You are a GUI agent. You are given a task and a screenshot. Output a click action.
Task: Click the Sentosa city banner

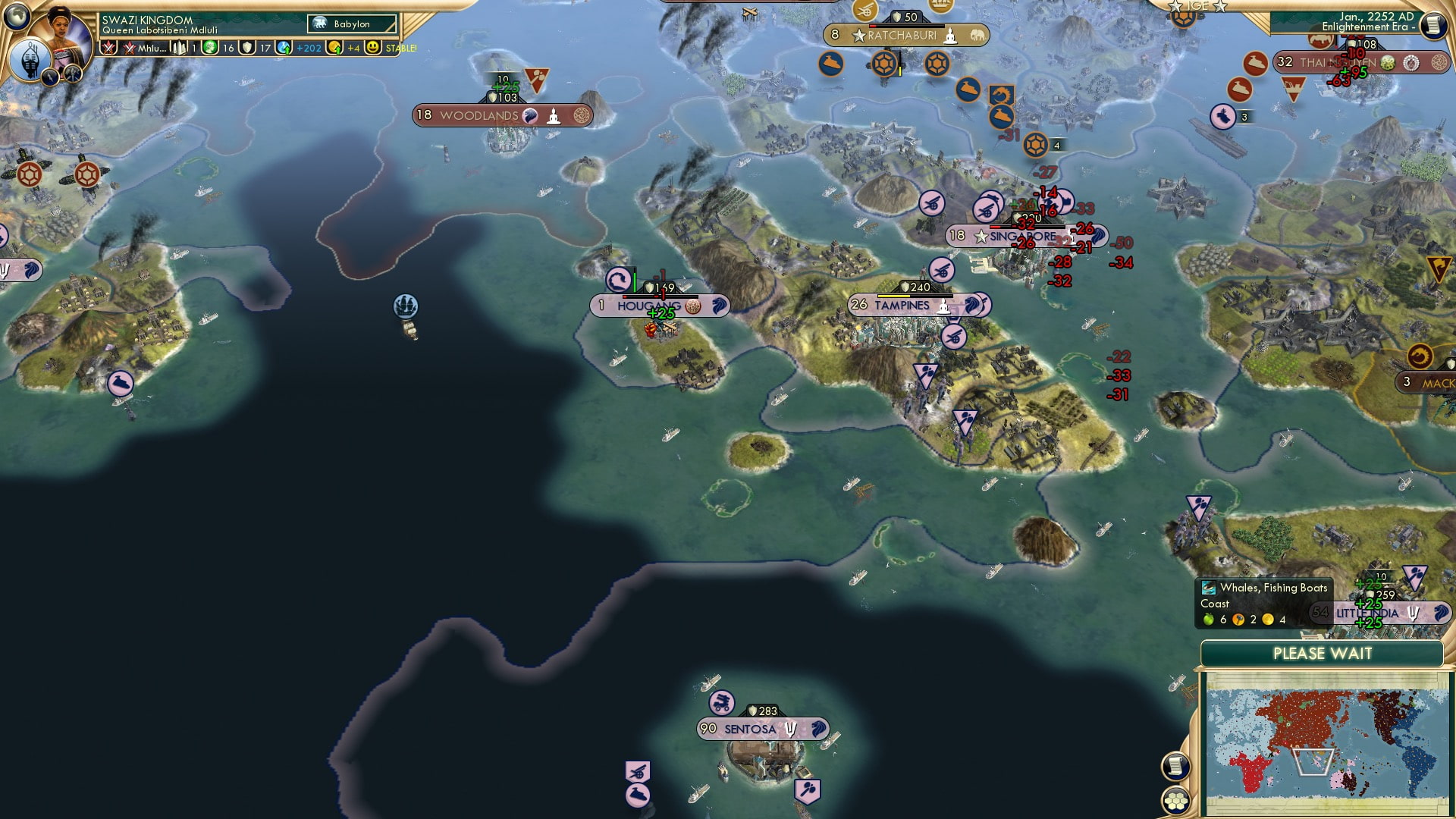click(x=751, y=727)
